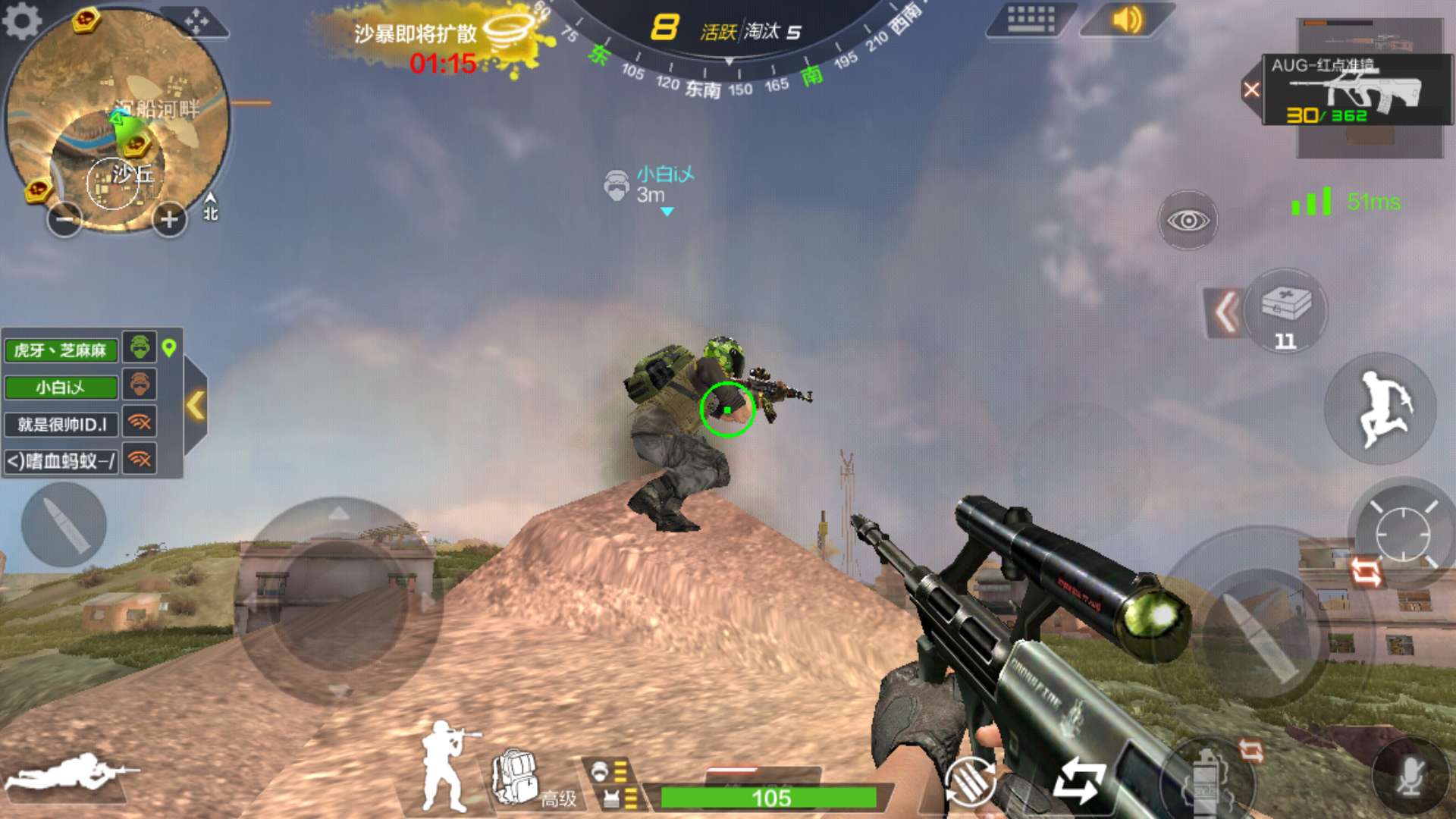
Task: Expand the healing items arrow beside medkit
Action: [1225, 312]
